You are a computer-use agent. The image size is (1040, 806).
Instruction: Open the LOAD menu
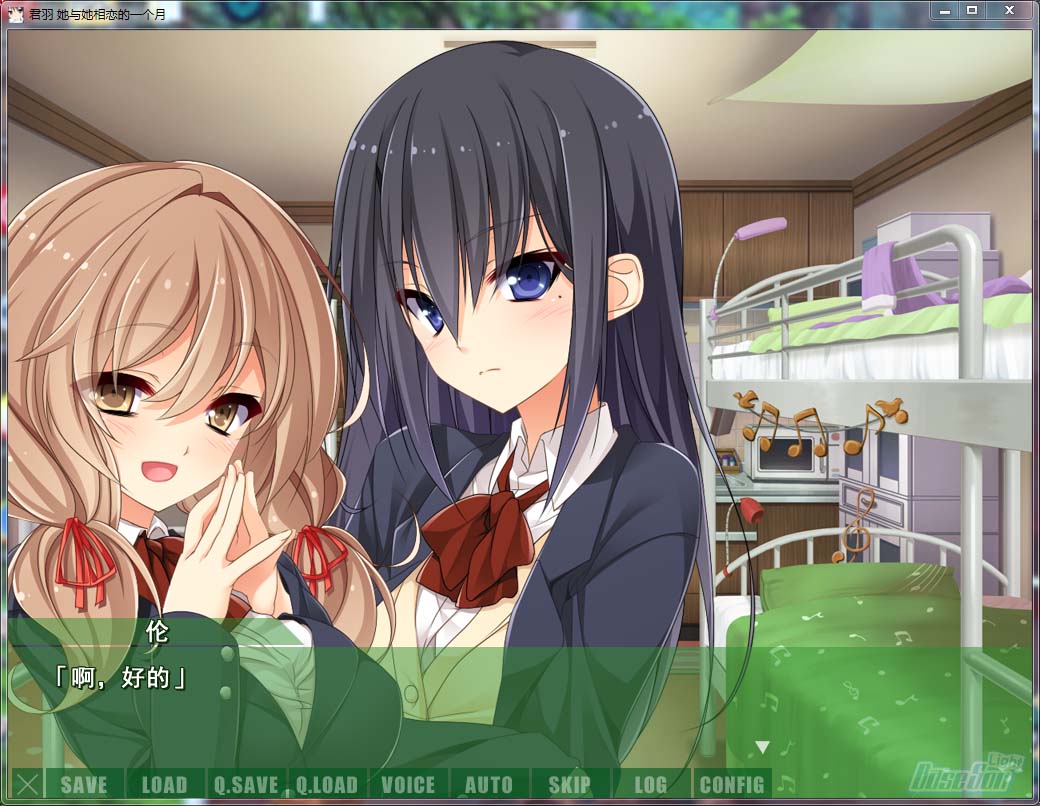coord(165,784)
